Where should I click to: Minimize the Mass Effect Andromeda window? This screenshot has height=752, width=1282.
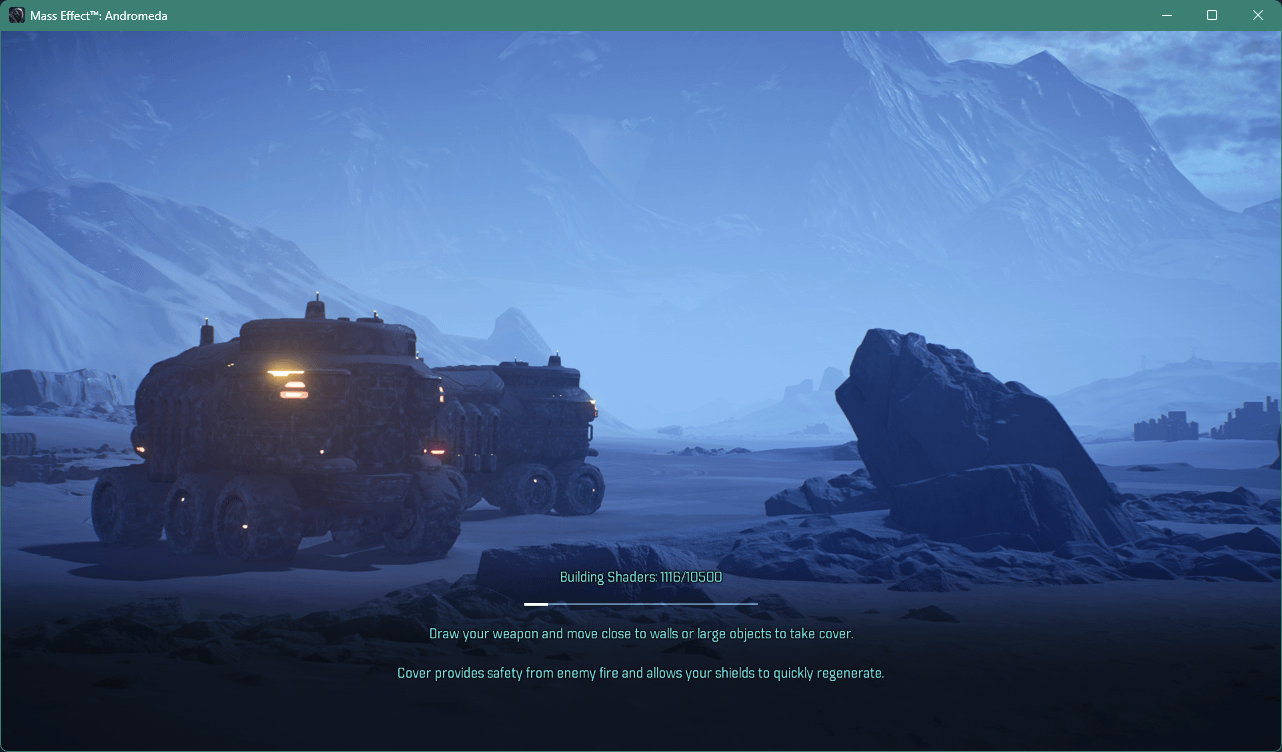pos(1166,15)
